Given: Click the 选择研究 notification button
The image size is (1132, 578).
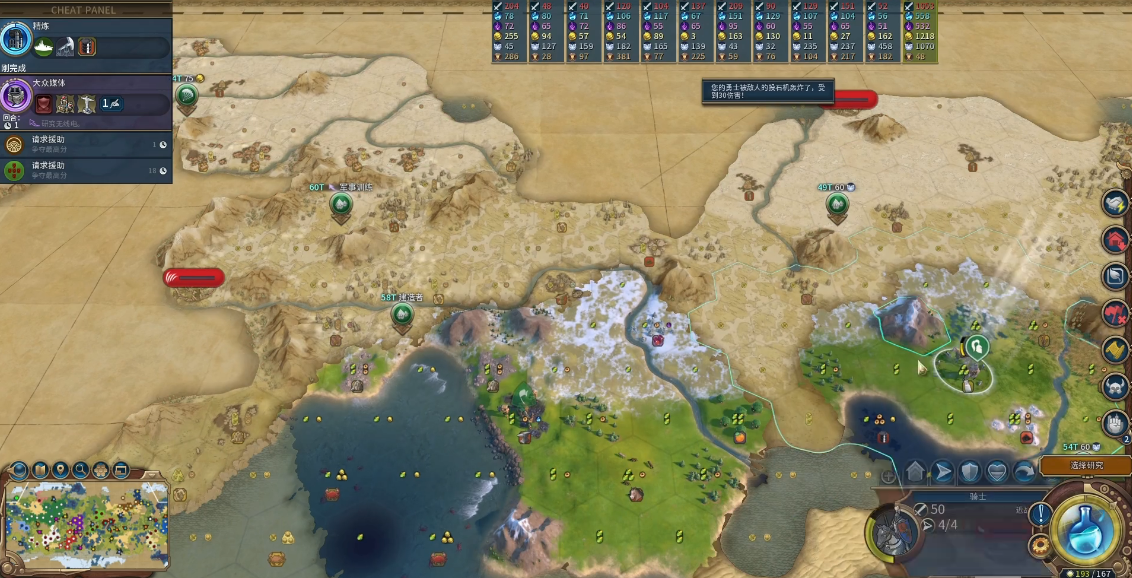Looking at the screenshot, I should point(1085,466).
